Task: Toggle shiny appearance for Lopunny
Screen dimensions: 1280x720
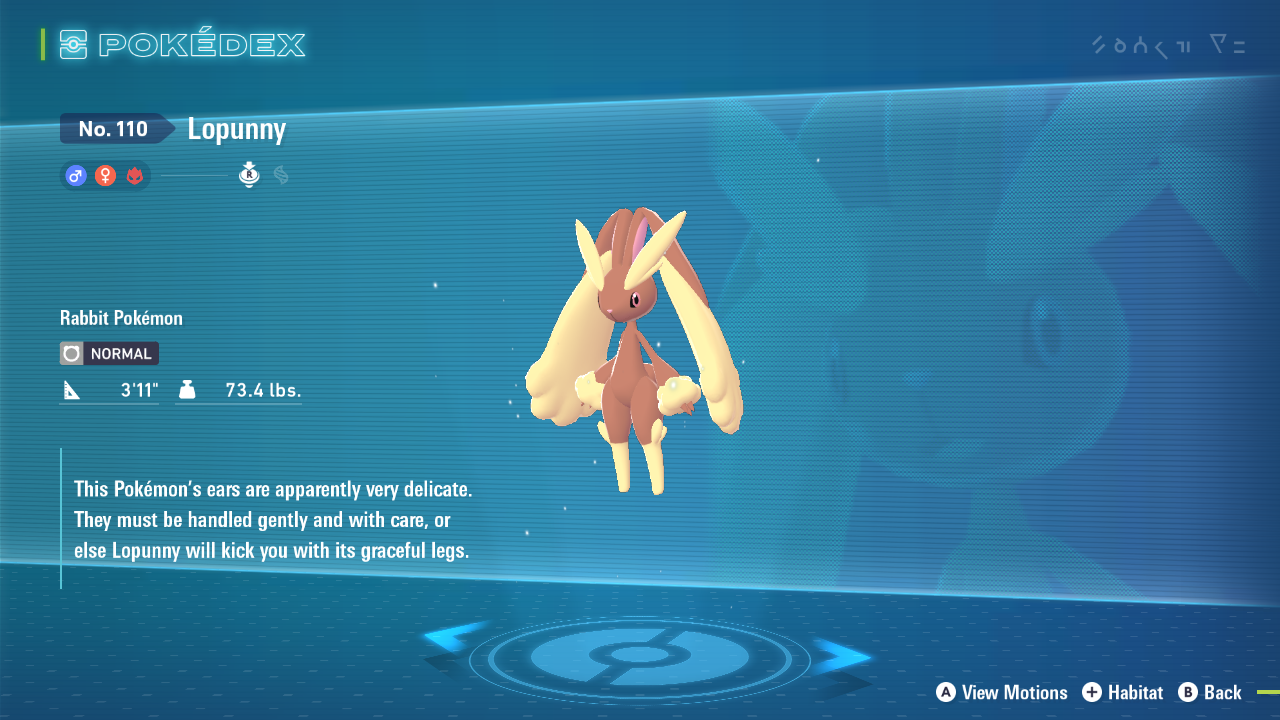Action: [280, 175]
